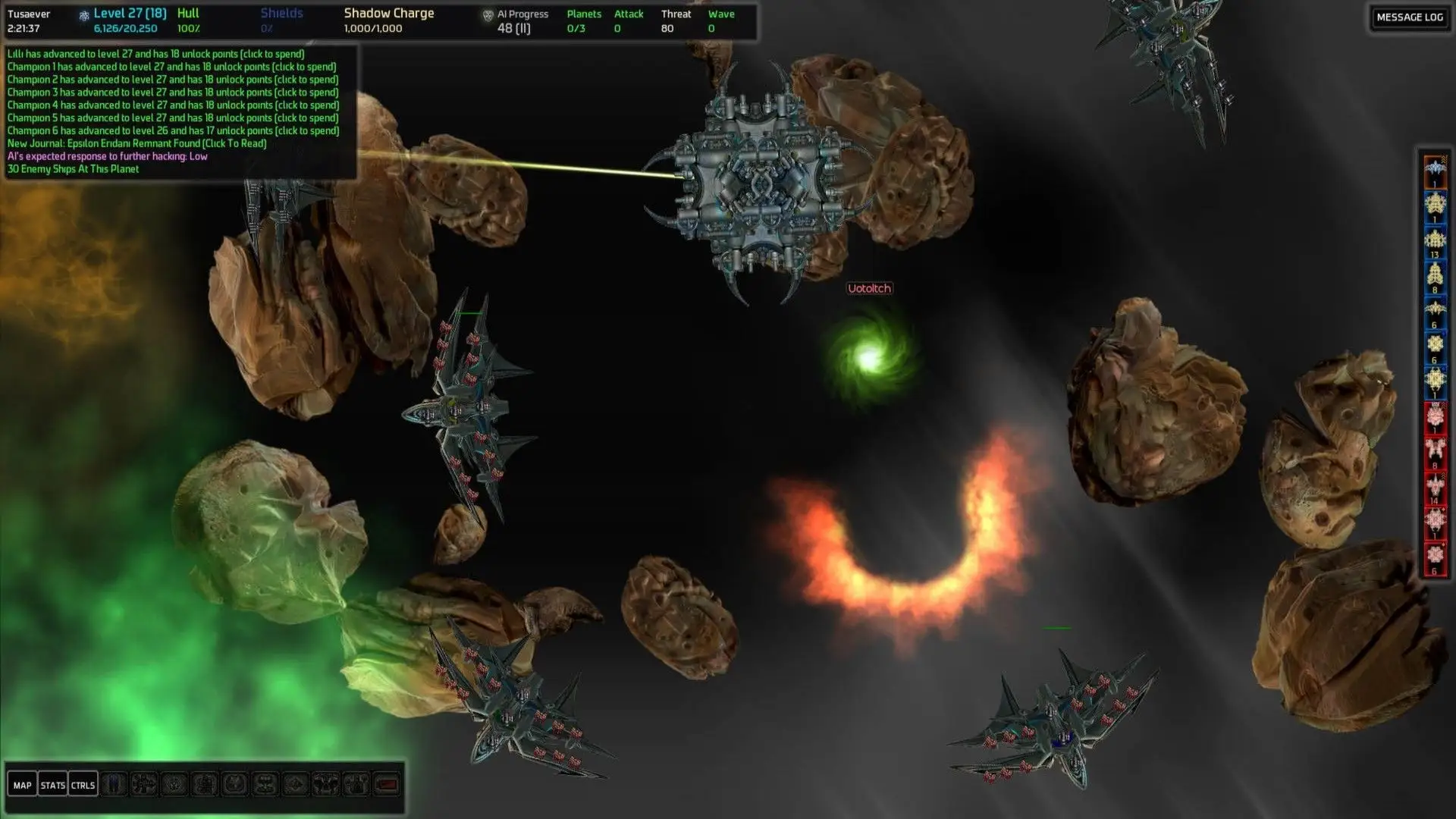Open the STATS panel
Screen dimensions: 1456x819
[52, 785]
